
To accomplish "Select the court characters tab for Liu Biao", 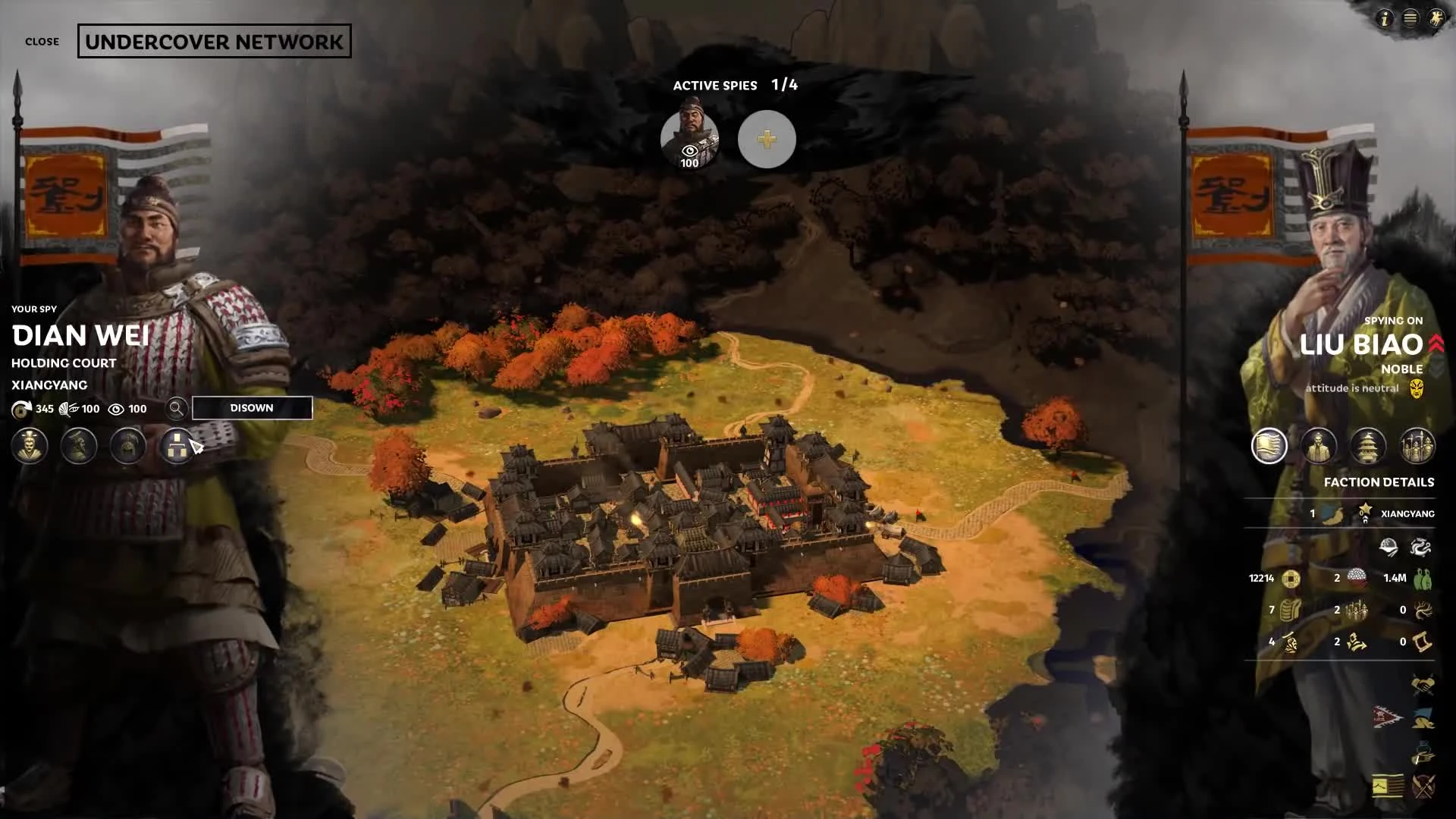I will [x=1319, y=446].
